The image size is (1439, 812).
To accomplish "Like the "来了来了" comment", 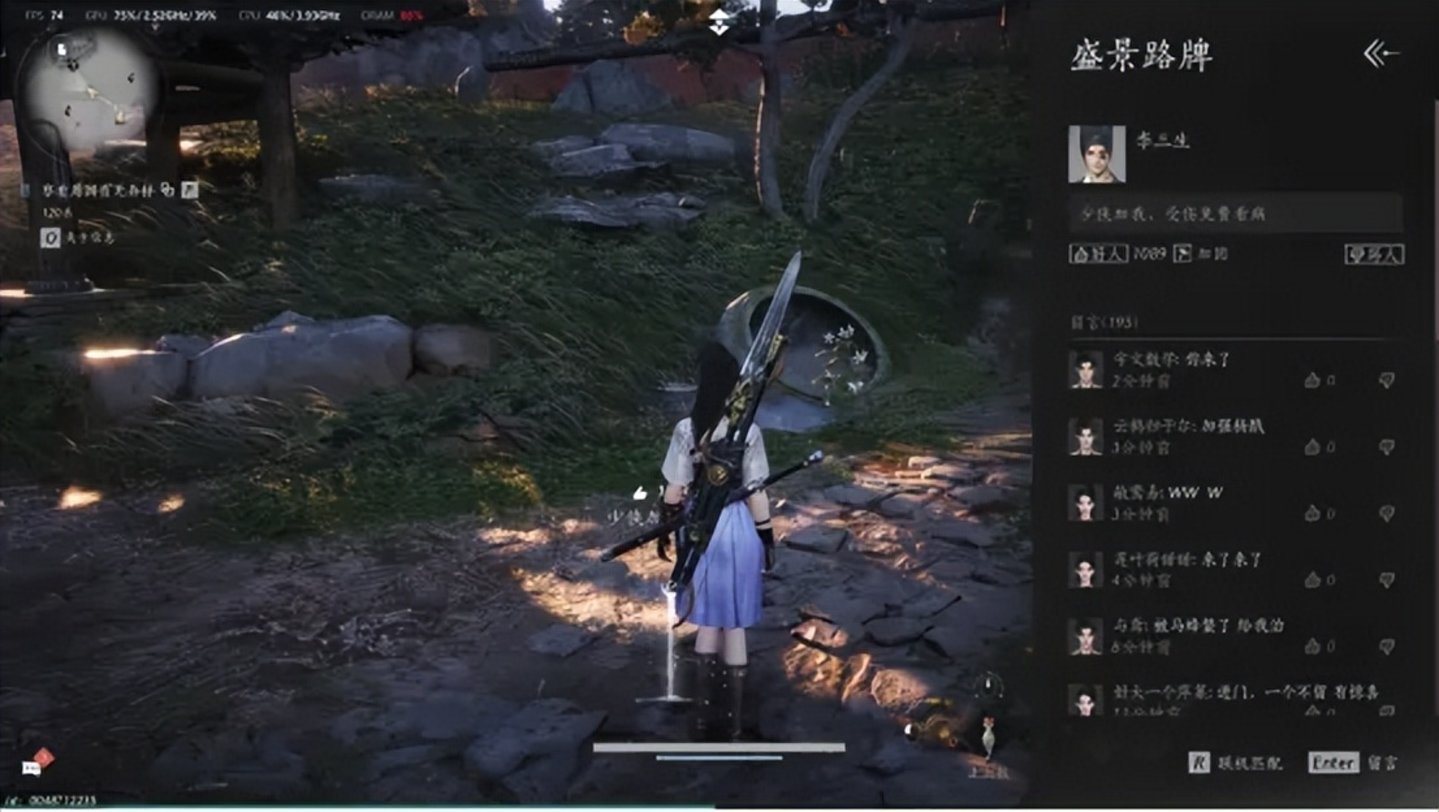I will point(1313,580).
